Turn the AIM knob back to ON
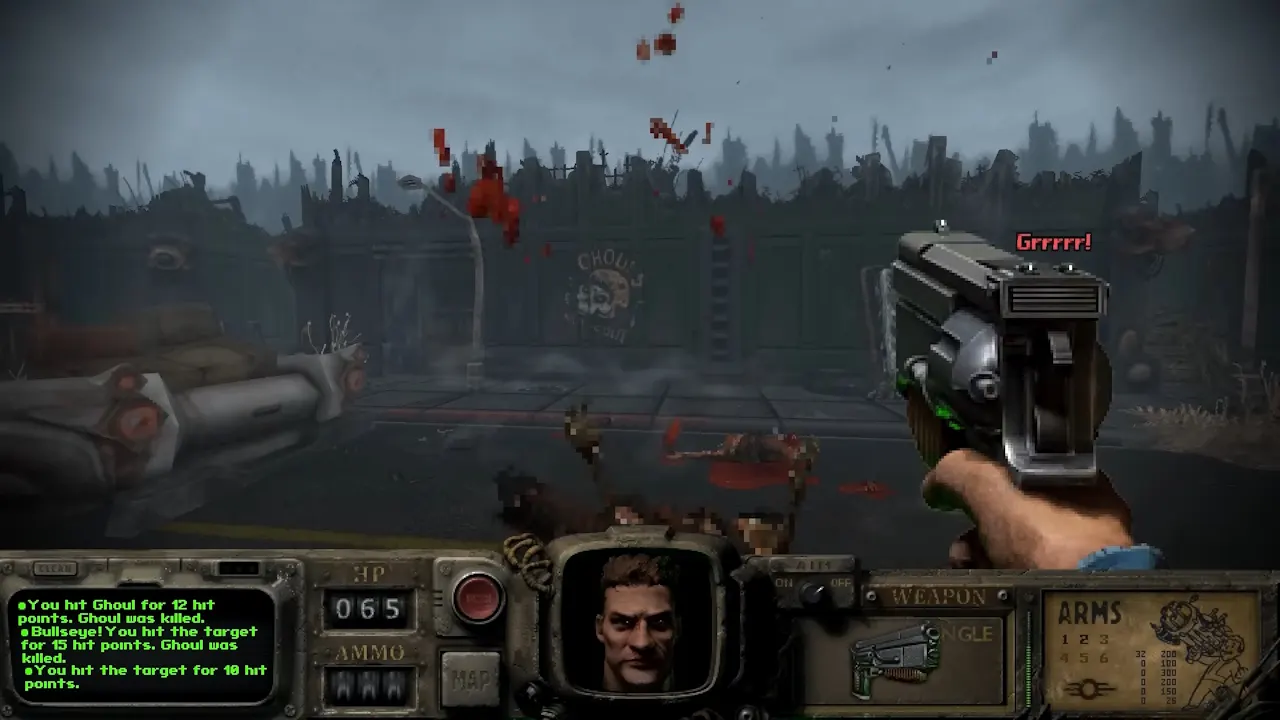This screenshot has width=1280, height=720. (x=784, y=582)
